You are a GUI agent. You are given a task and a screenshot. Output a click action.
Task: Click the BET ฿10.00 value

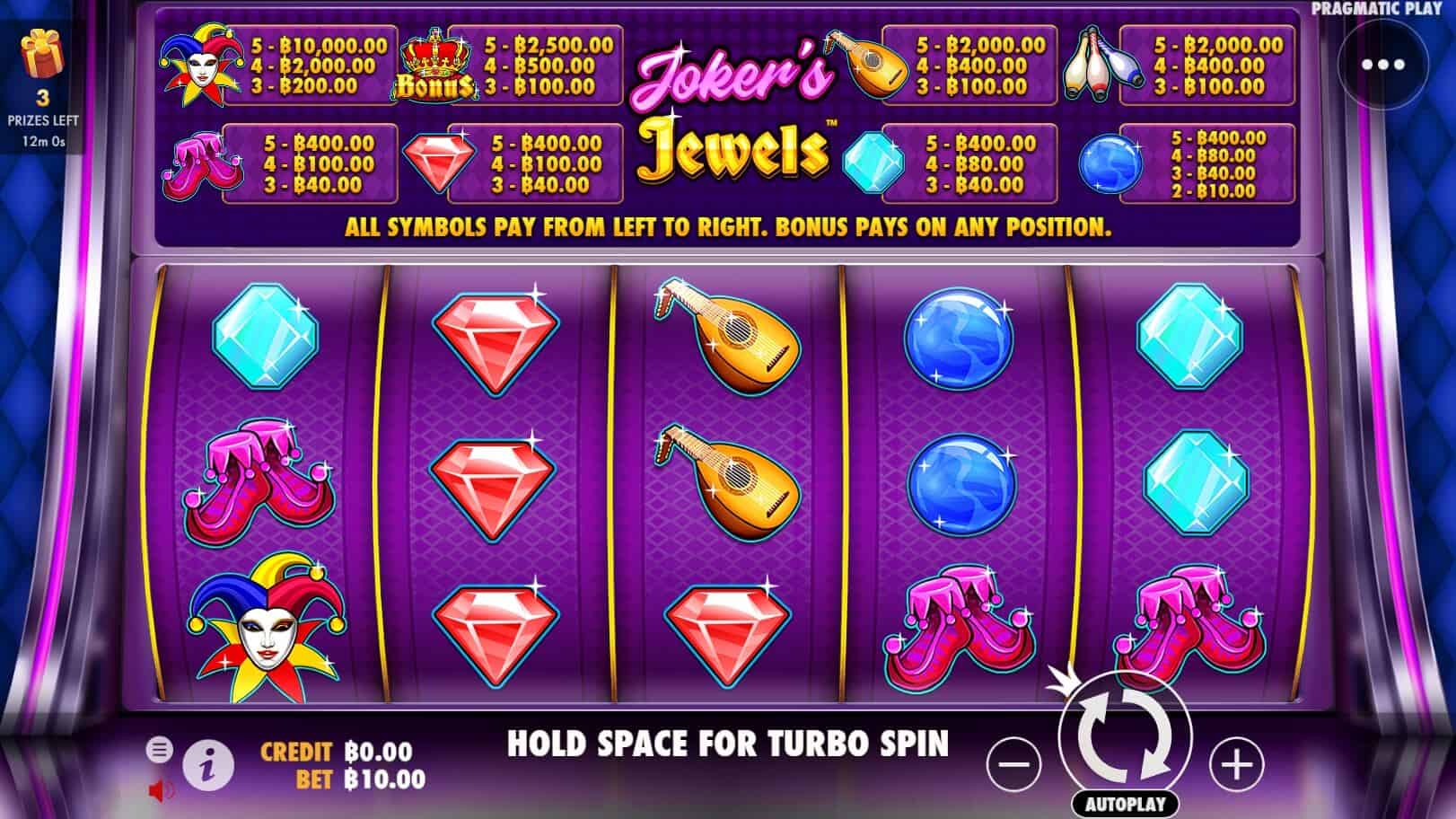click(x=388, y=779)
